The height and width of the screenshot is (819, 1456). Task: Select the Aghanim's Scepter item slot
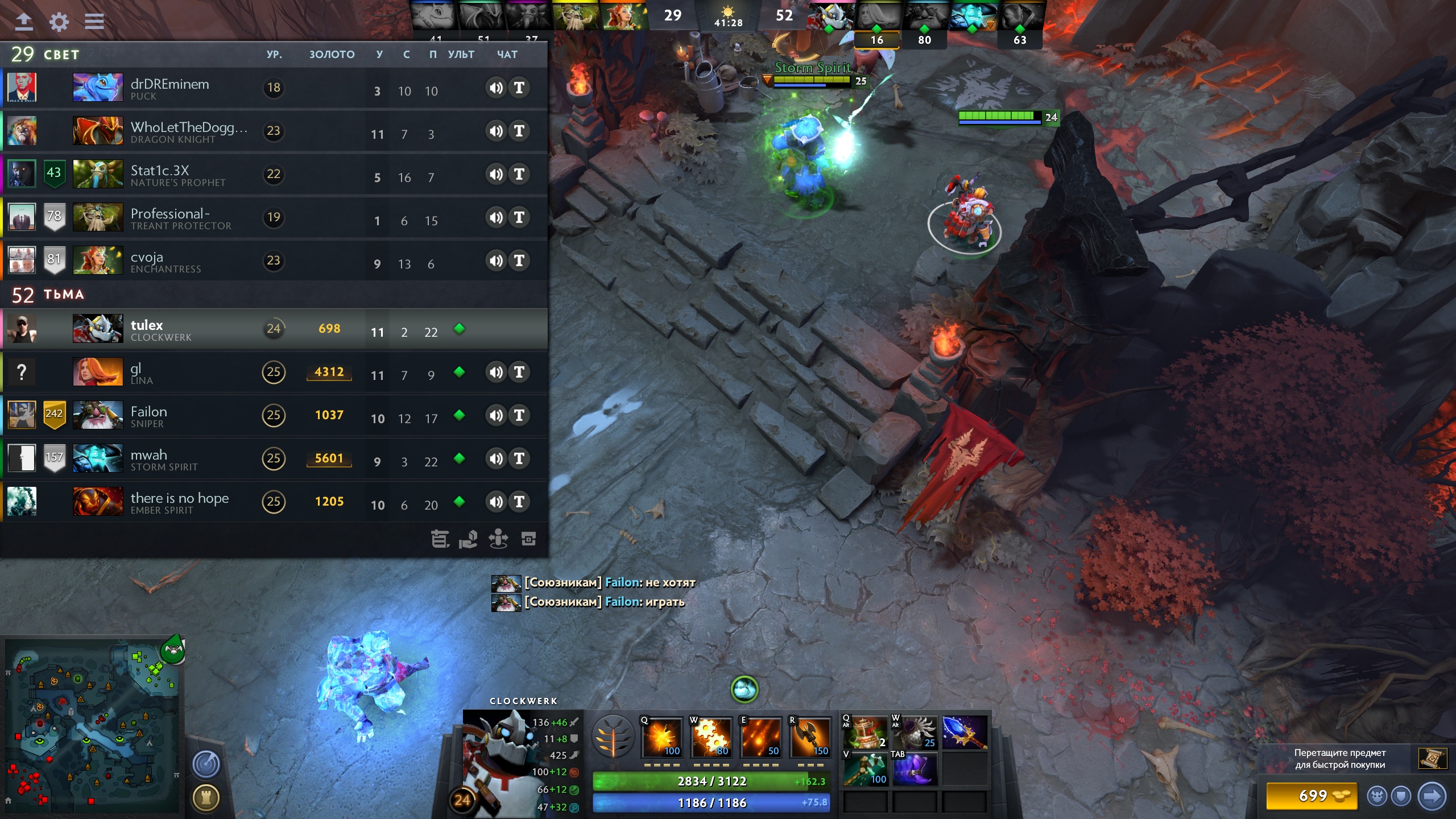click(x=965, y=732)
